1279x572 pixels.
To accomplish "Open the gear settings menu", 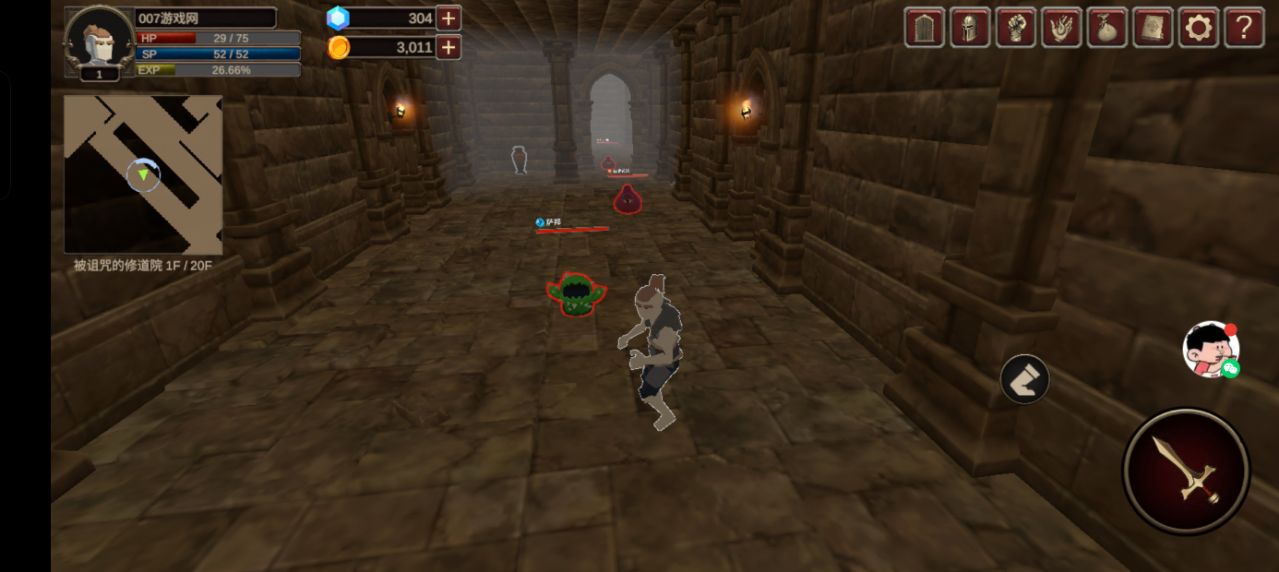I will click(1198, 27).
